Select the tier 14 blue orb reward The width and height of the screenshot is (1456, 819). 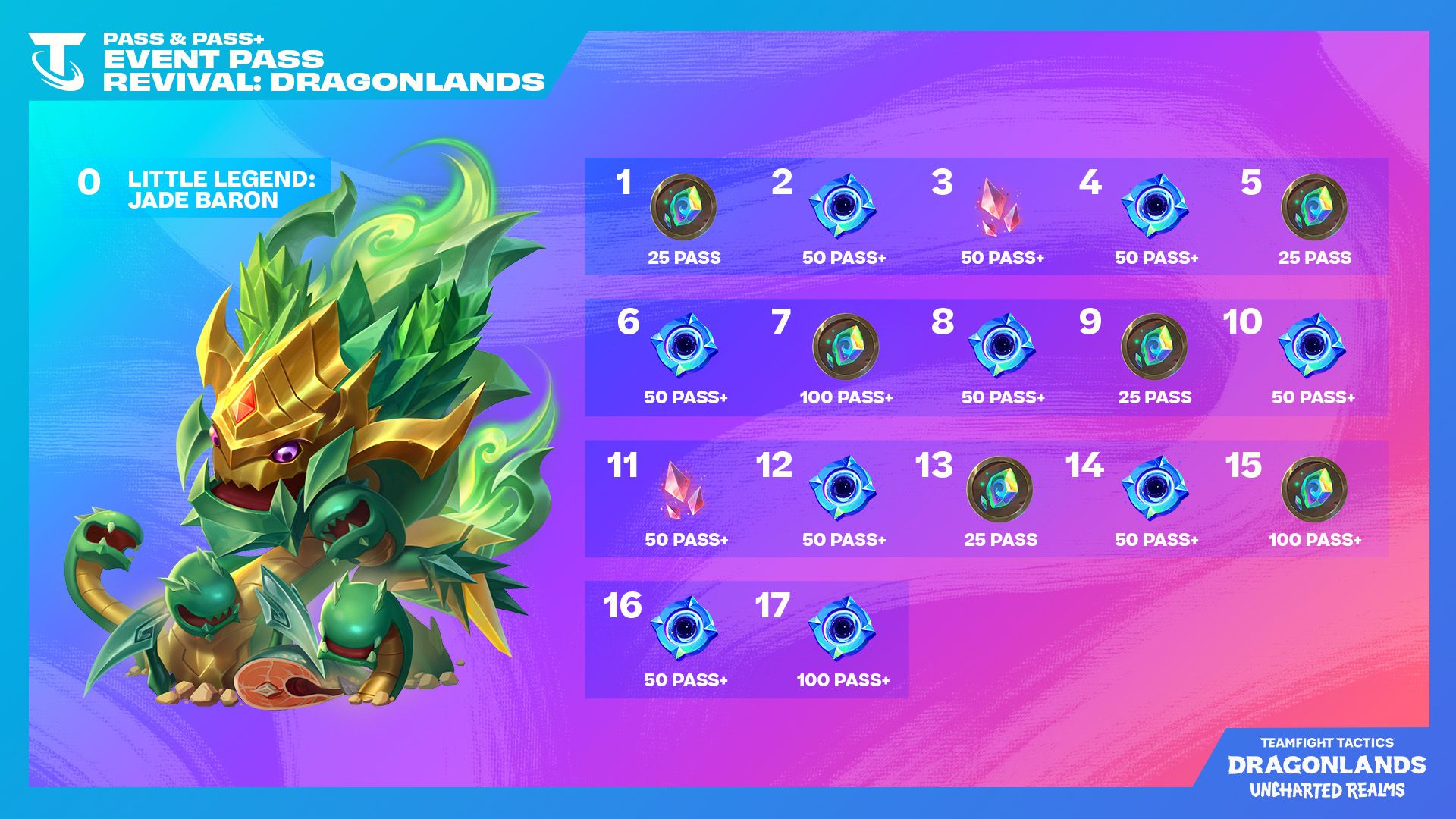pyautogui.click(x=1154, y=488)
